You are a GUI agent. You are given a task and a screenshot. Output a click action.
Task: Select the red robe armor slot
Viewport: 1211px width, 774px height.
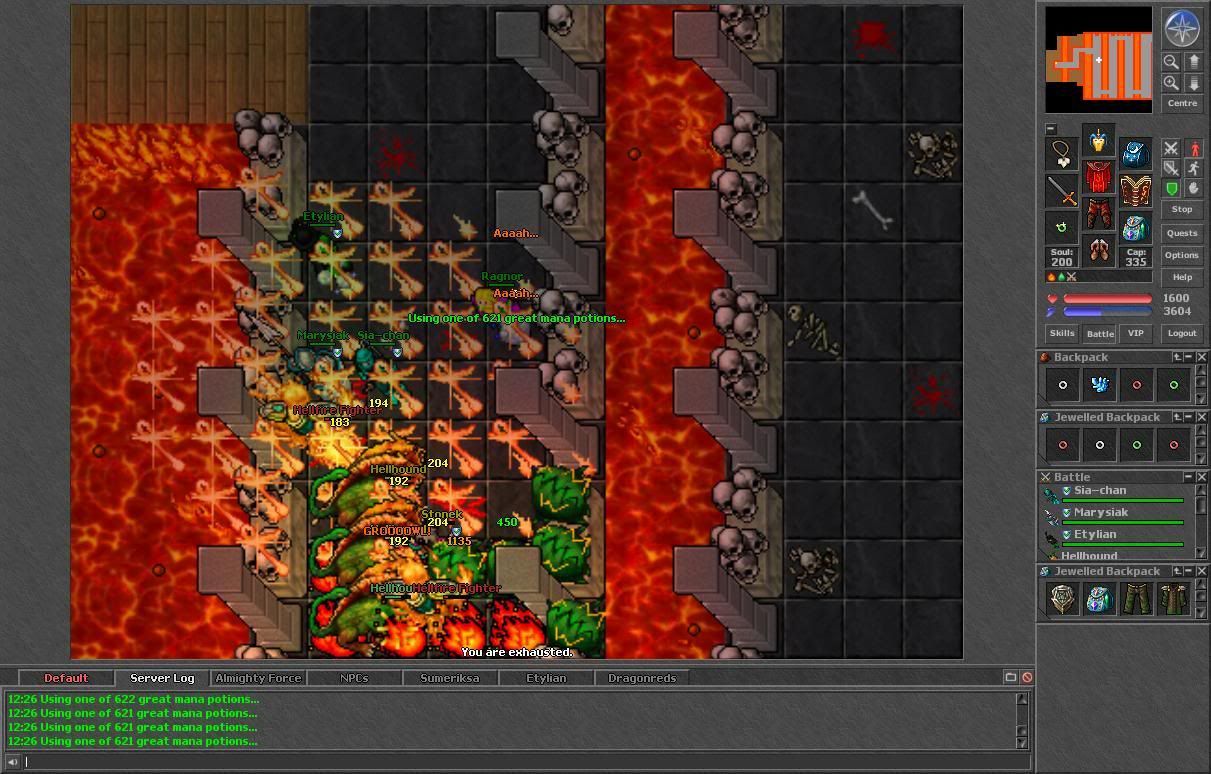(1099, 179)
